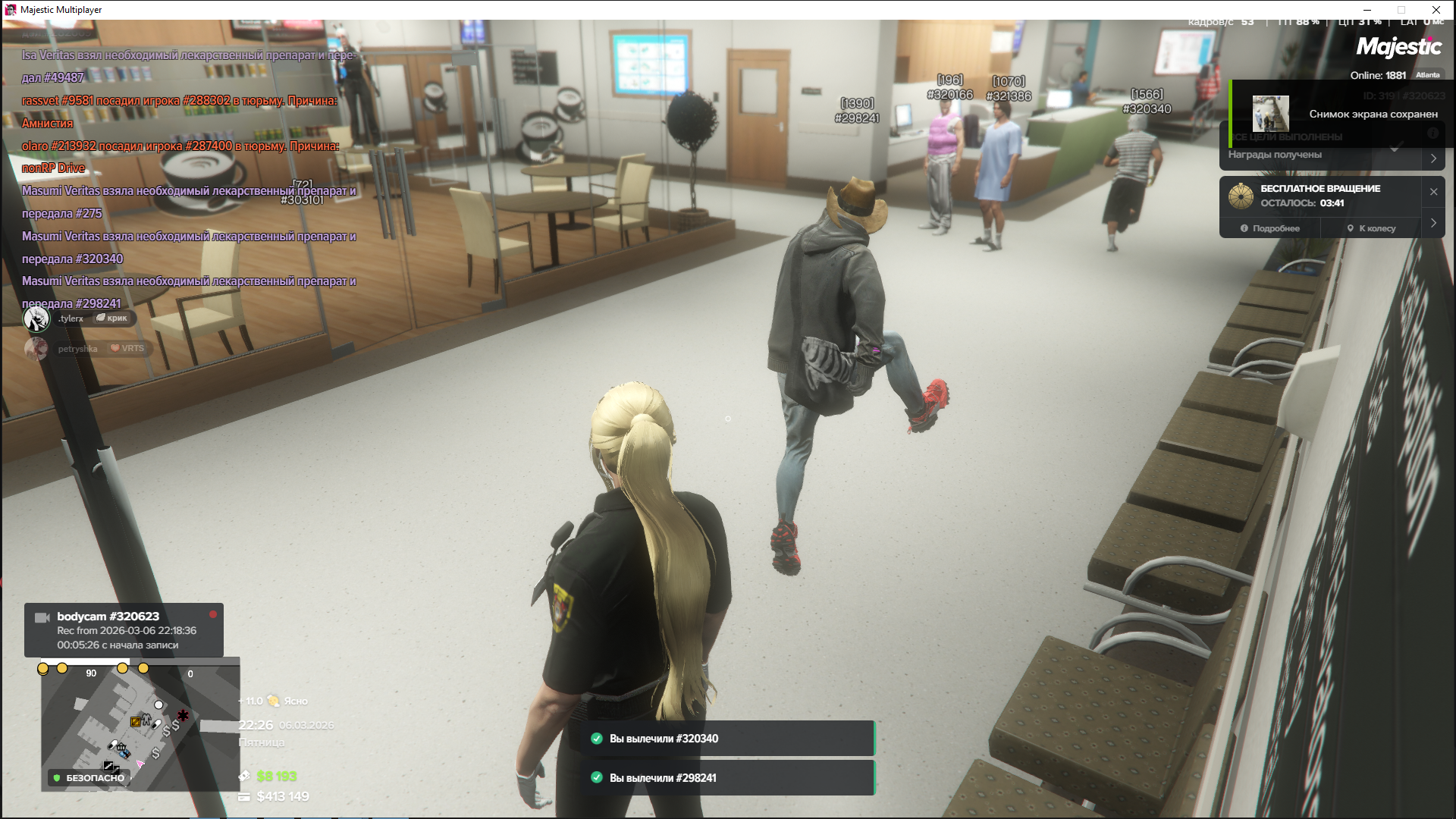
Task: Click the minimap
Action: click(140, 726)
